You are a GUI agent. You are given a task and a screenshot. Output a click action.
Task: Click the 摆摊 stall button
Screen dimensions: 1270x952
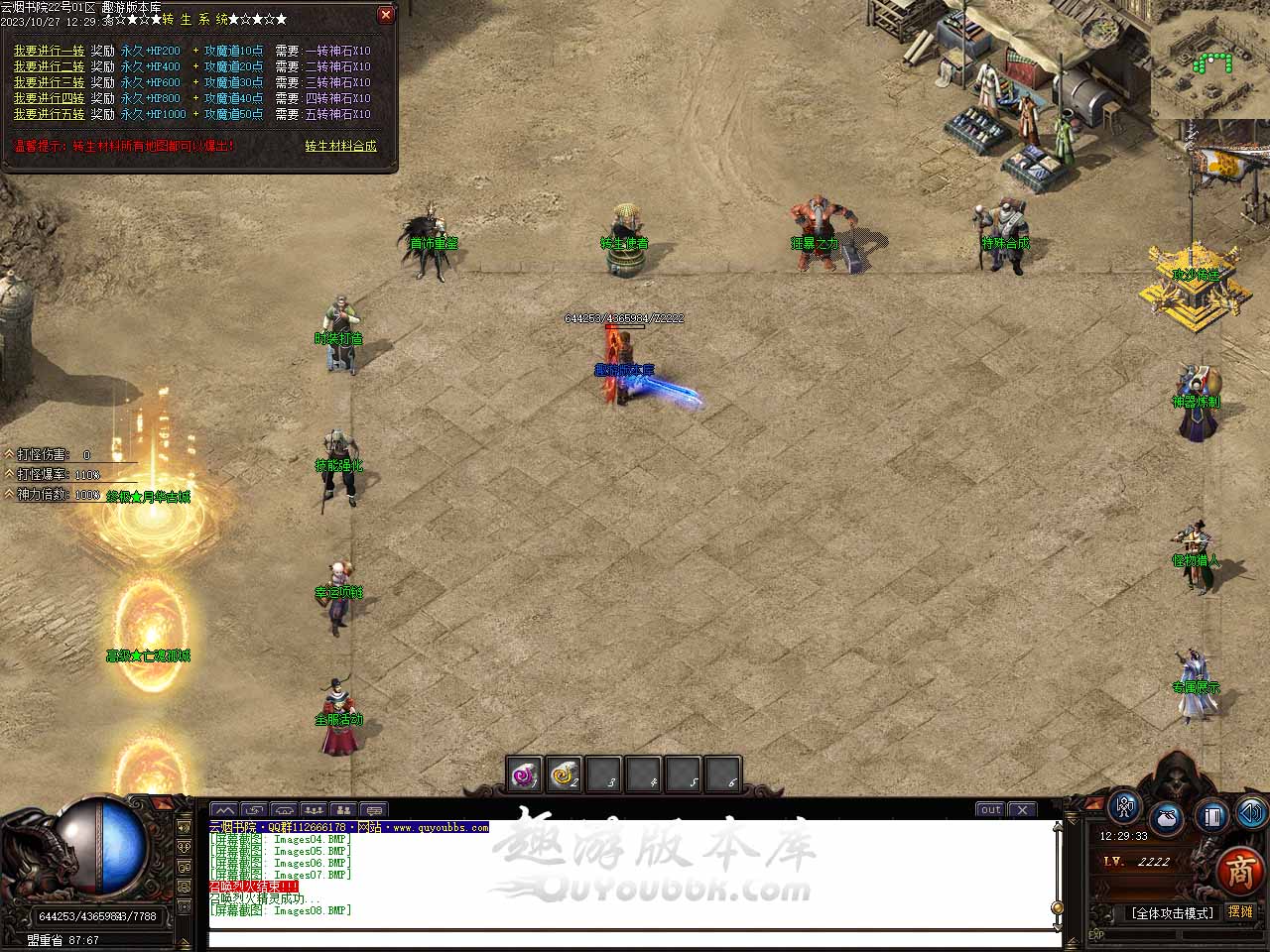1240,912
